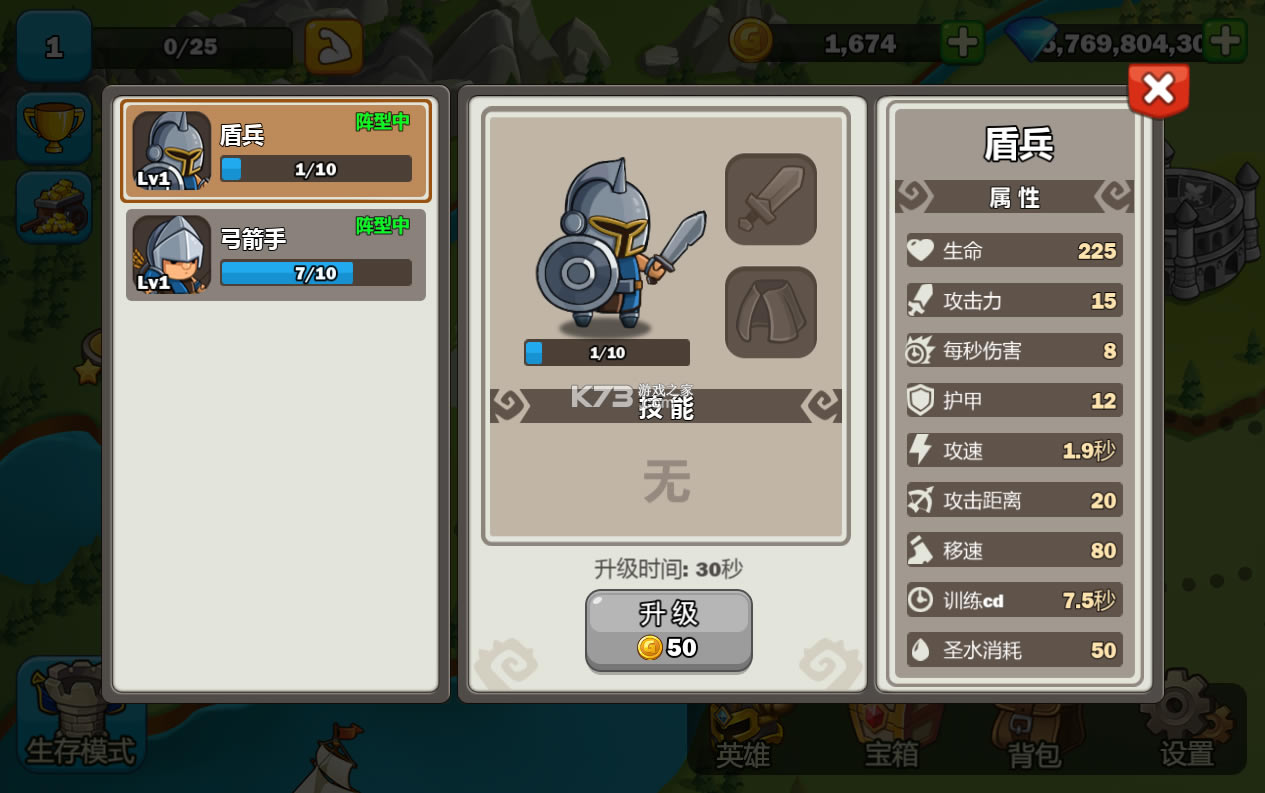Tap the flexed arm strength icon

pyautogui.click(x=333, y=46)
